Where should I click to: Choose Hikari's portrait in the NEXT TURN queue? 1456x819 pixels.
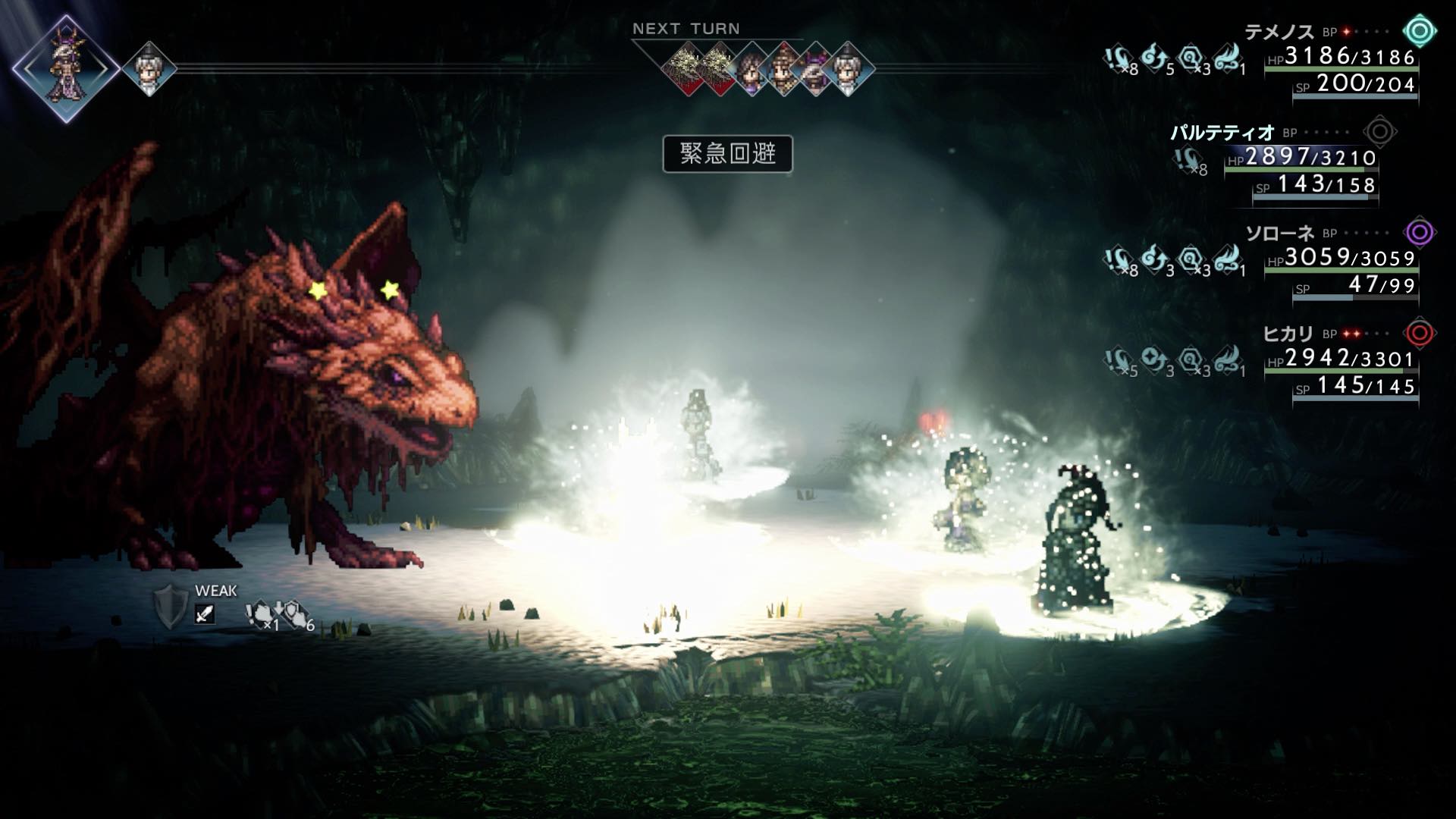coord(784,70)
